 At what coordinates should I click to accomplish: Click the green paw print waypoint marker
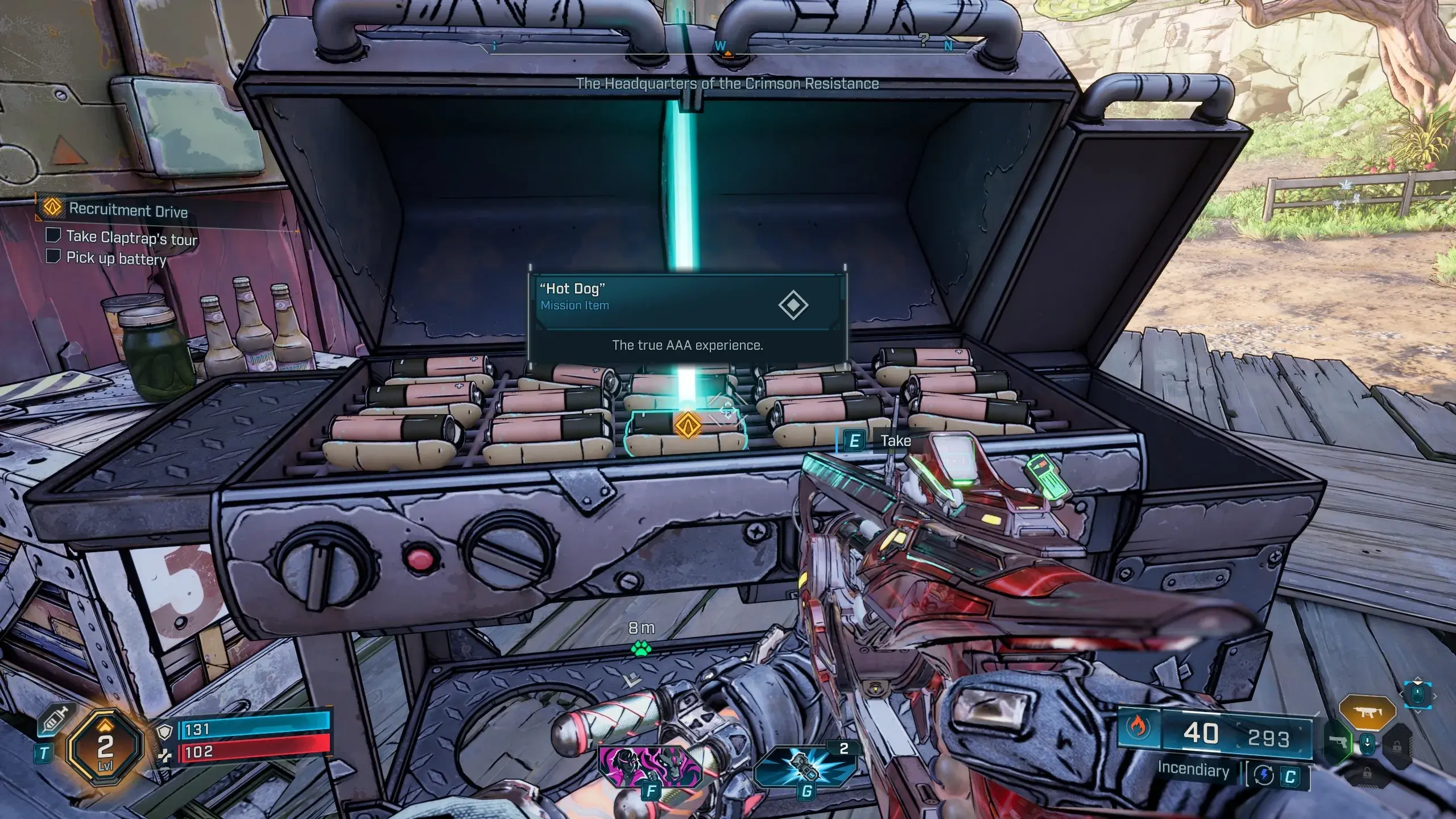[x=641, y=648]
